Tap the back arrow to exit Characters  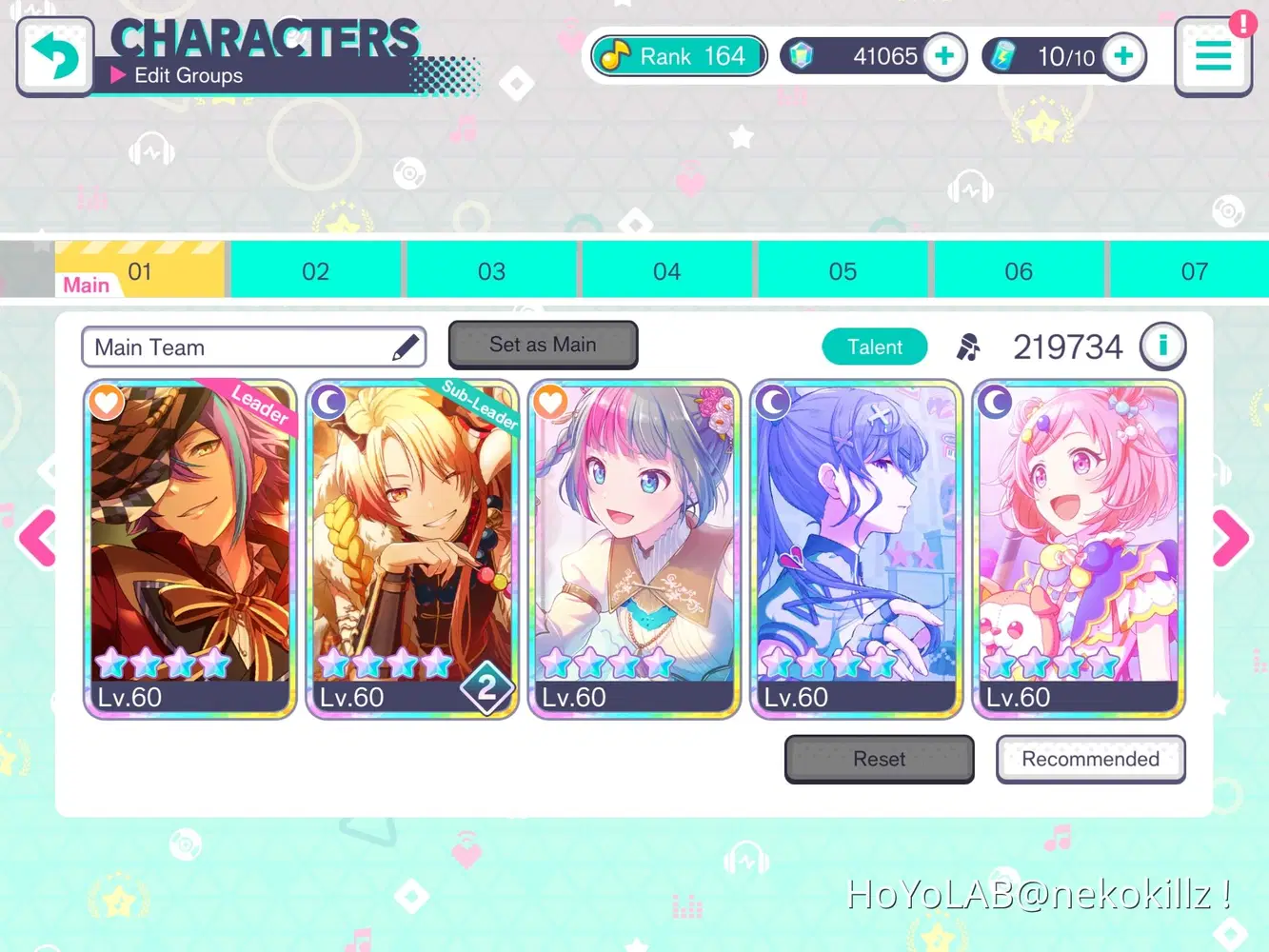click(54, 55)
